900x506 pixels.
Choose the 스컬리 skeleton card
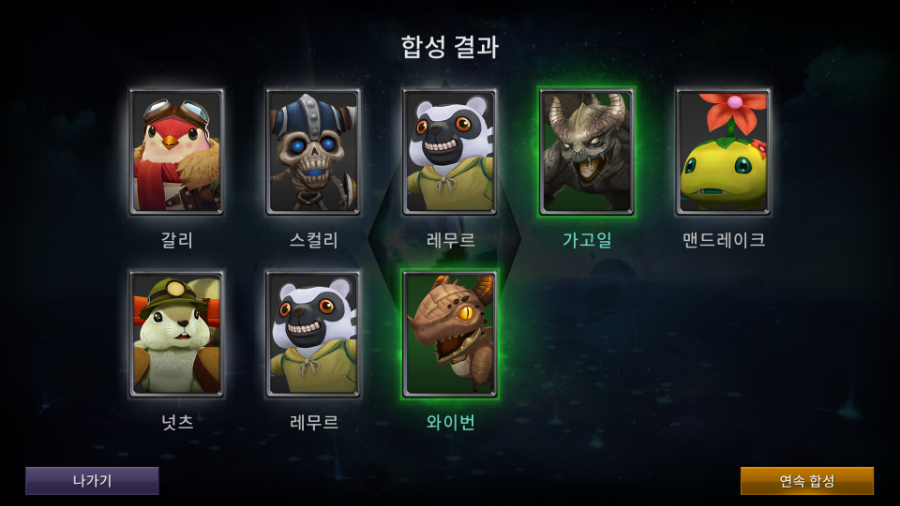tap(313, 152)
